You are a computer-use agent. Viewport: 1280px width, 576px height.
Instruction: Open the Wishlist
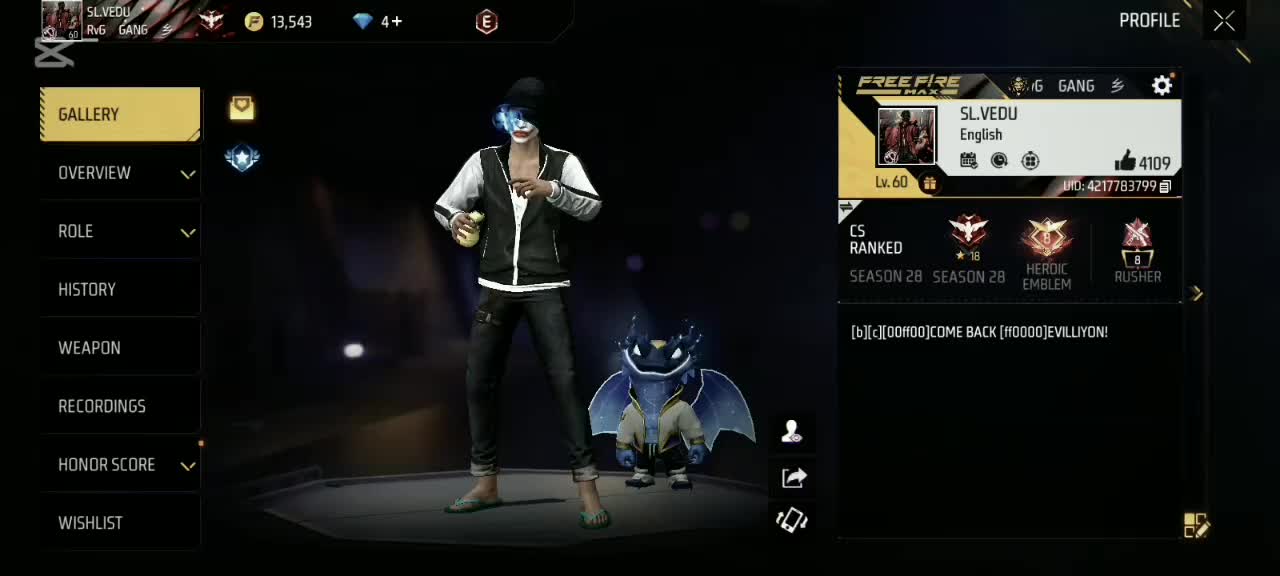[x=120, y=523]
